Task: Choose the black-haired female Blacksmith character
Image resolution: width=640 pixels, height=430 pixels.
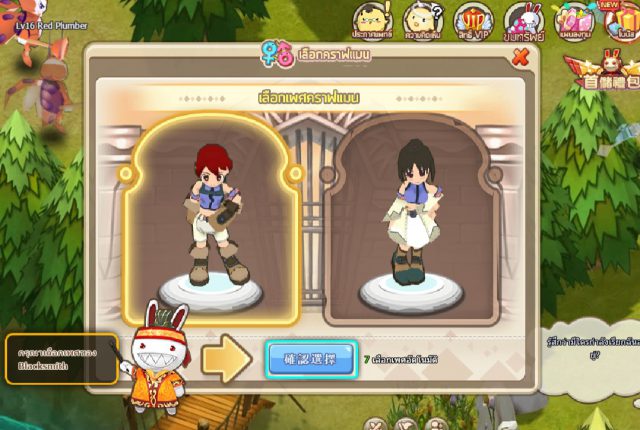Action: [410, 220]
